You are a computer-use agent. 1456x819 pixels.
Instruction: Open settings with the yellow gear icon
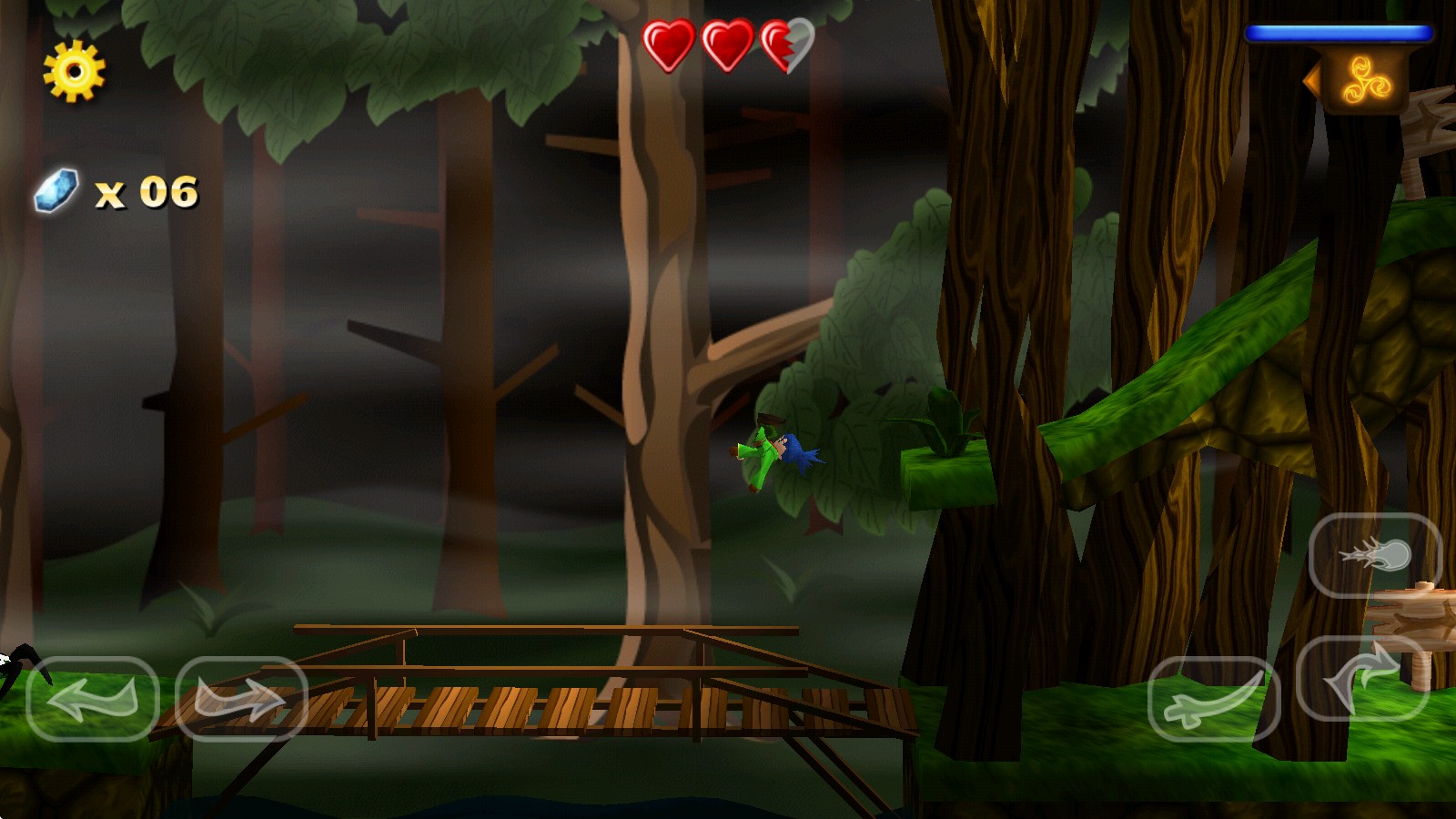(x=75, y=71)
